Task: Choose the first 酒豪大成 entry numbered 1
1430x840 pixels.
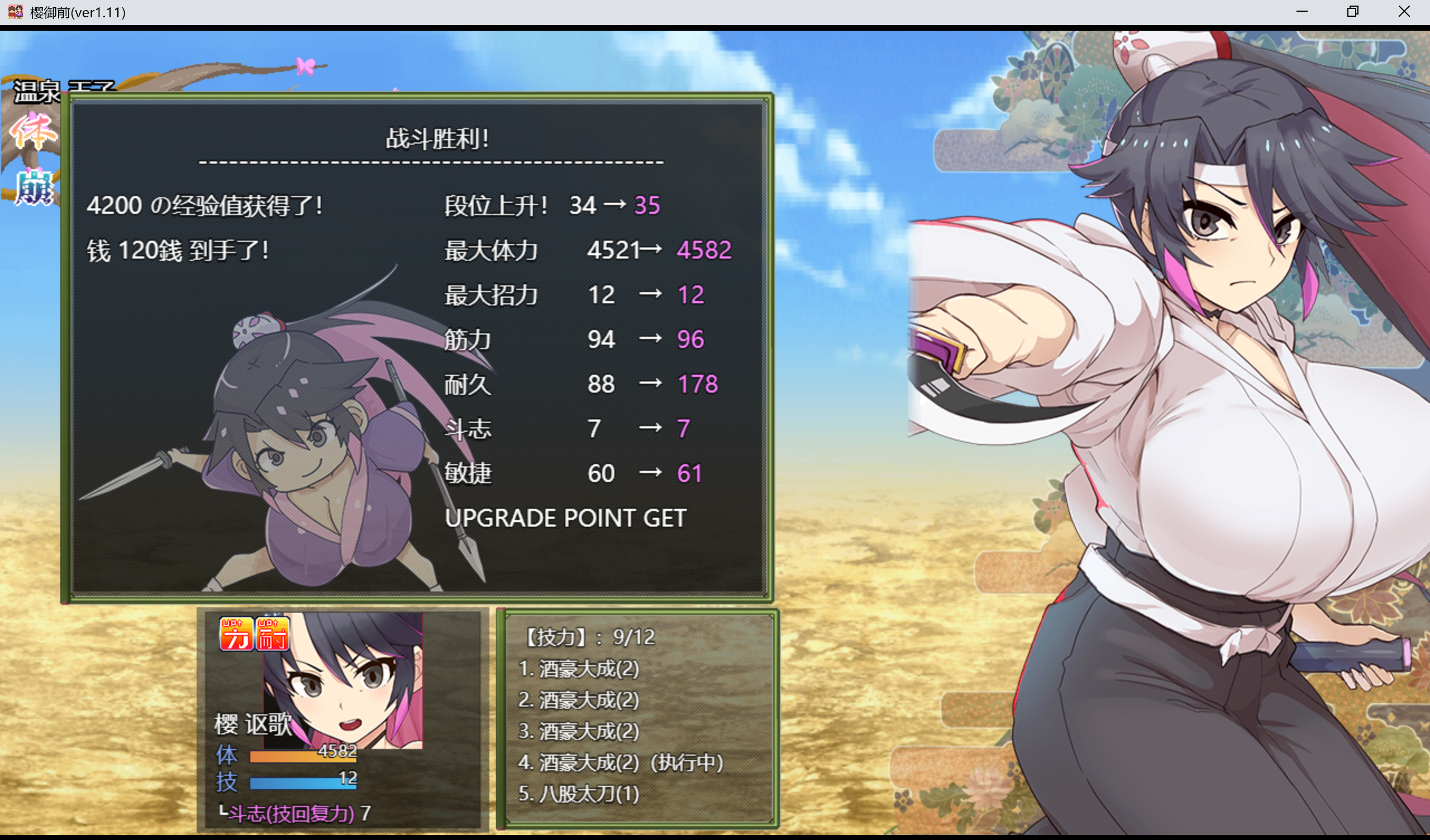Action: point(579,669)
